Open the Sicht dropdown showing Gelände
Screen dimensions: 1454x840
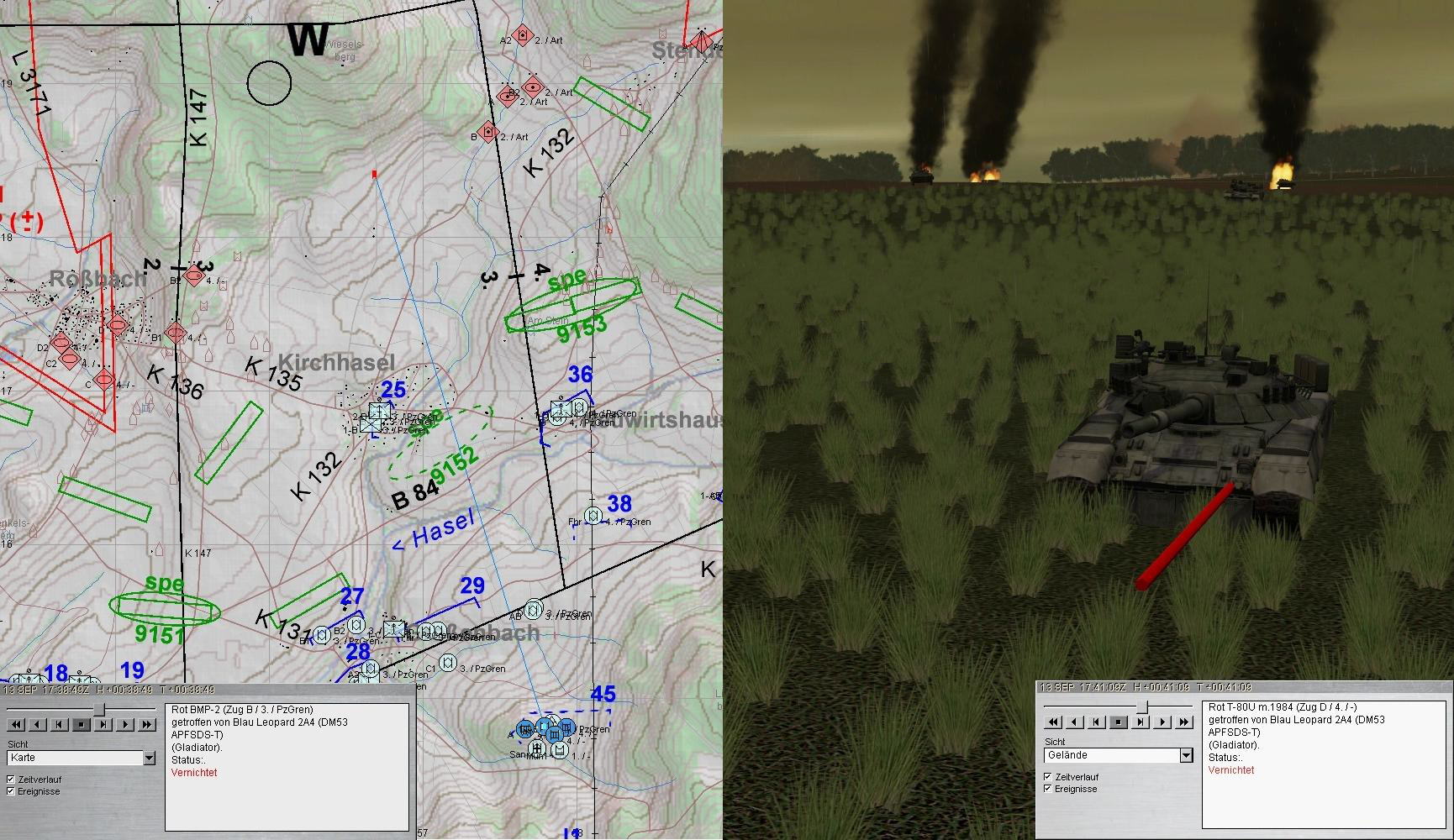1186,755
